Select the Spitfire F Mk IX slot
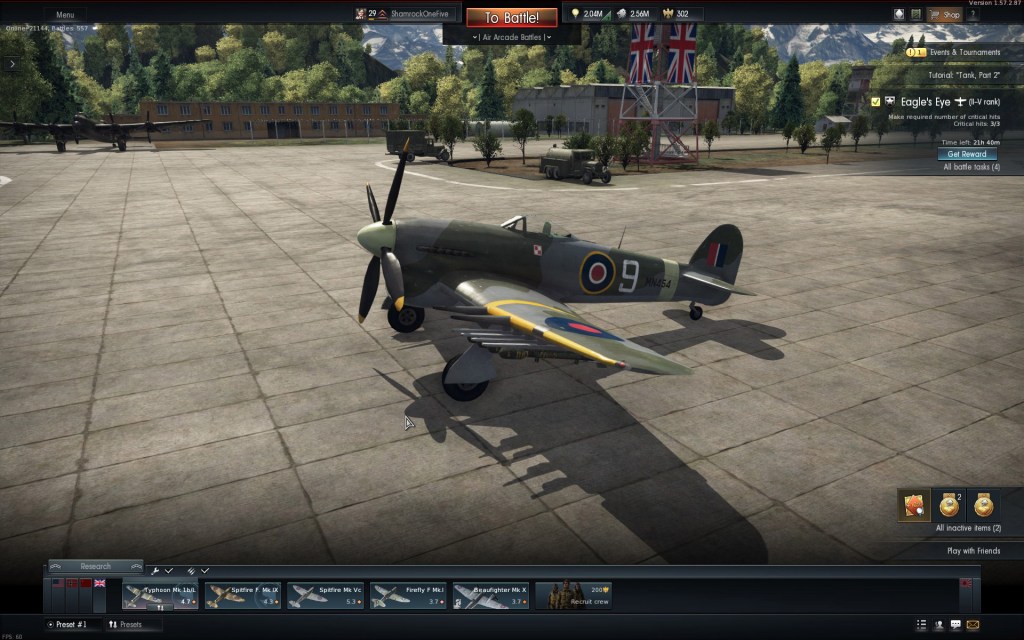 click(243, 595)
